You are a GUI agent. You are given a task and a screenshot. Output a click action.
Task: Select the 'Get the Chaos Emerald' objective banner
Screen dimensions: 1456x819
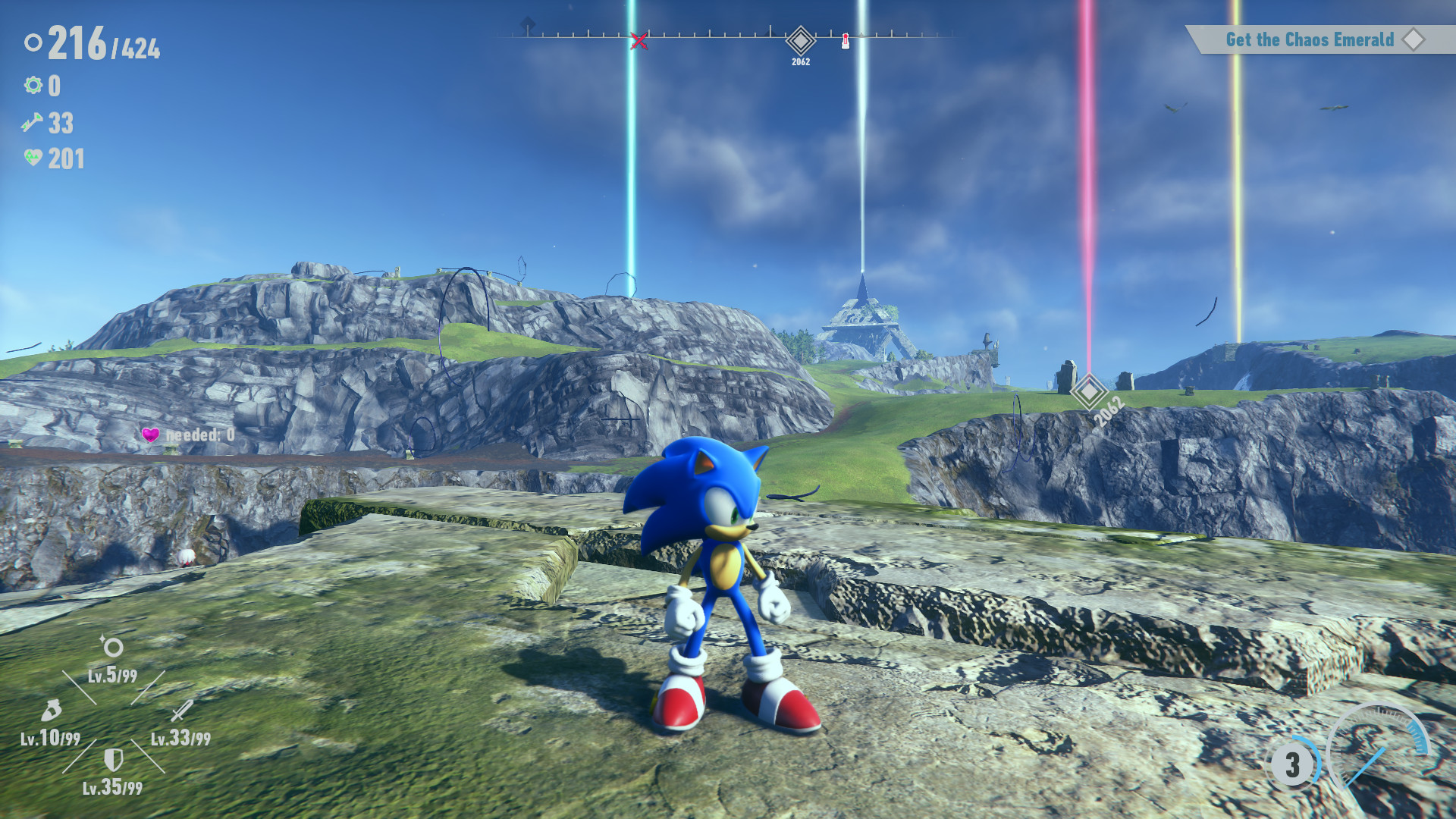coord(1310,39)
